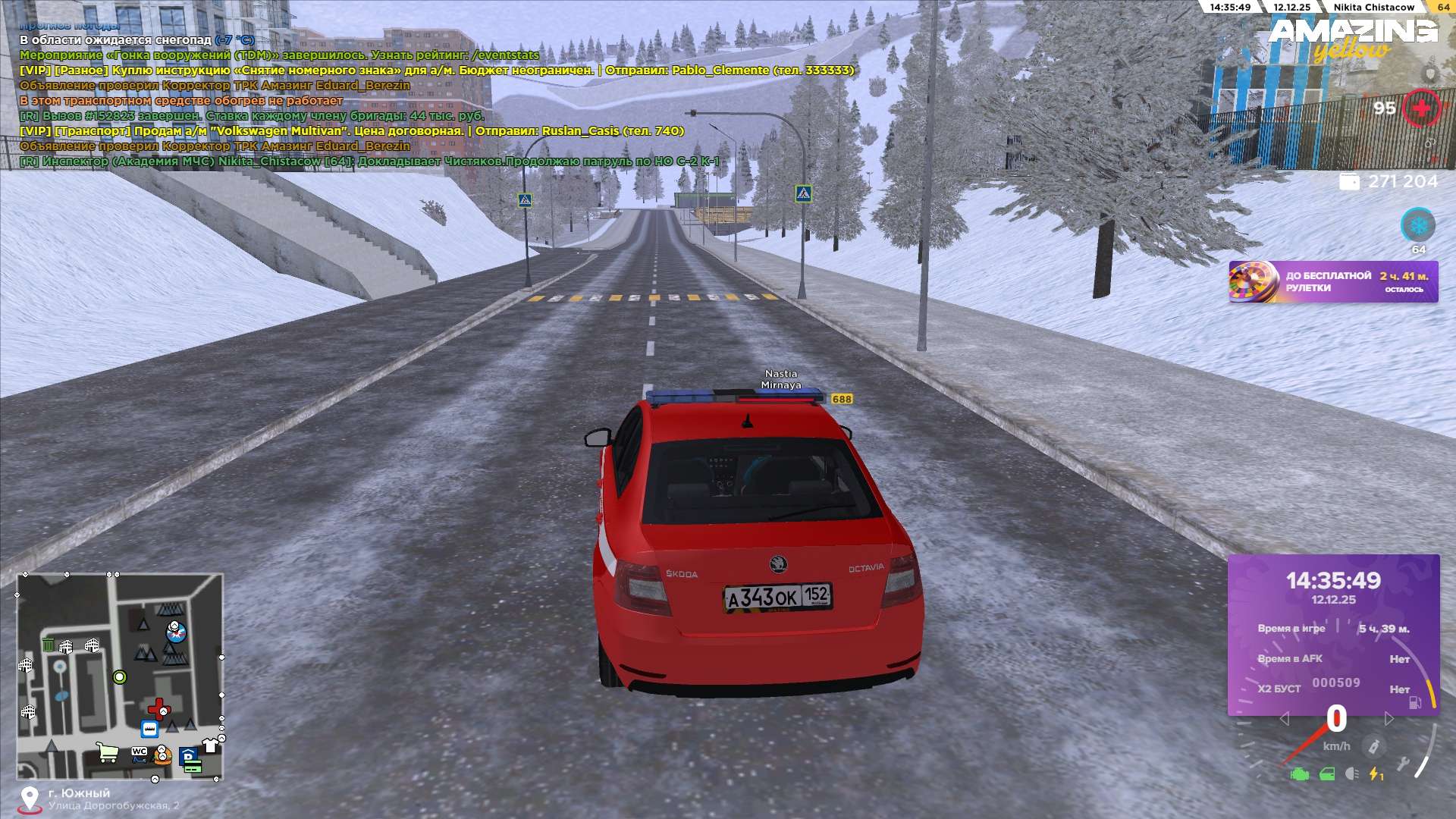Toggle the green engine indicator icon
The height and width of the screenshot is (819, 1456).
(1300, 774)
